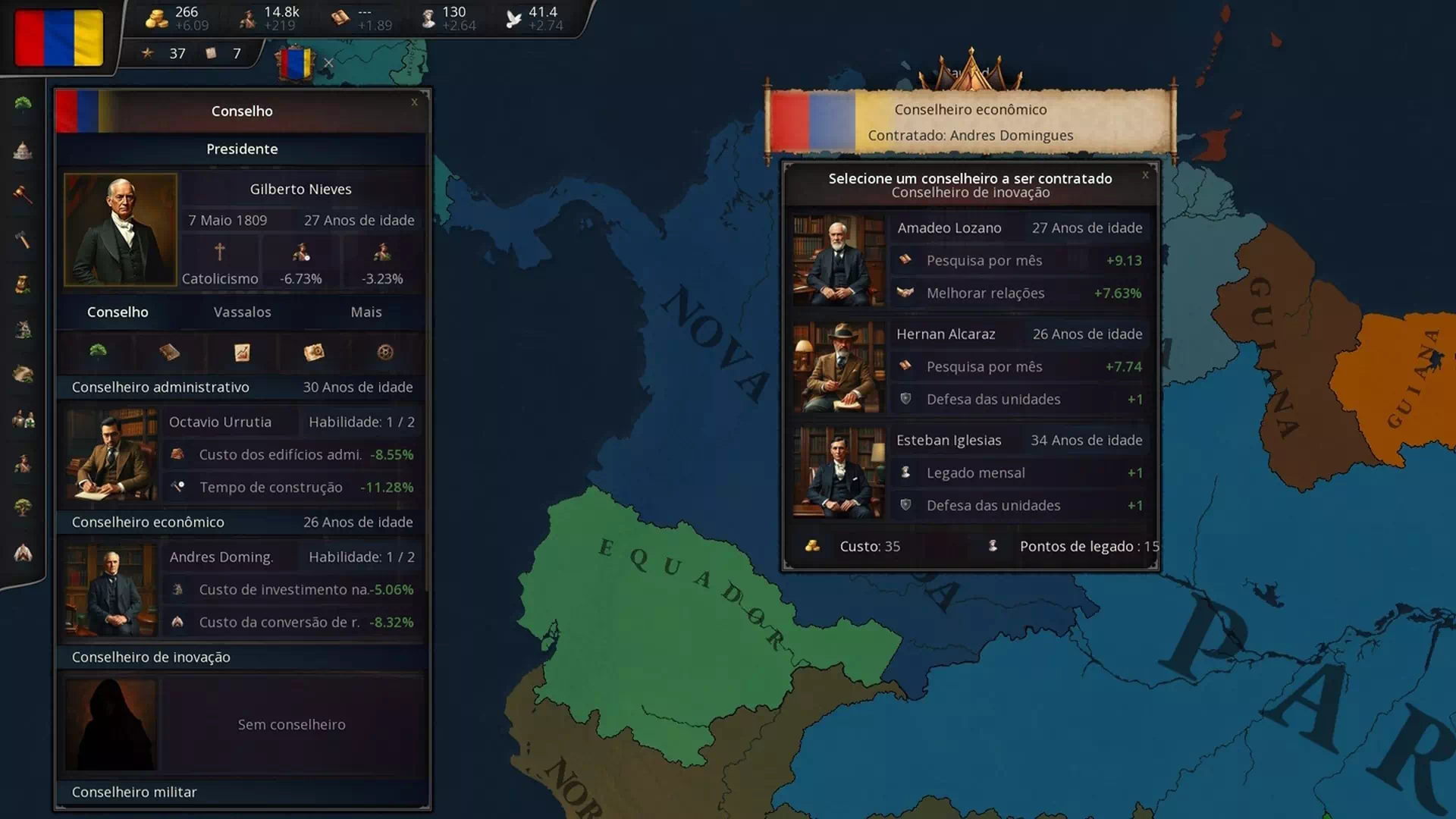Choose Esteban Iglesias as advisor
1456x819 pixels.
pyautogui.click(x=971, y=472)
